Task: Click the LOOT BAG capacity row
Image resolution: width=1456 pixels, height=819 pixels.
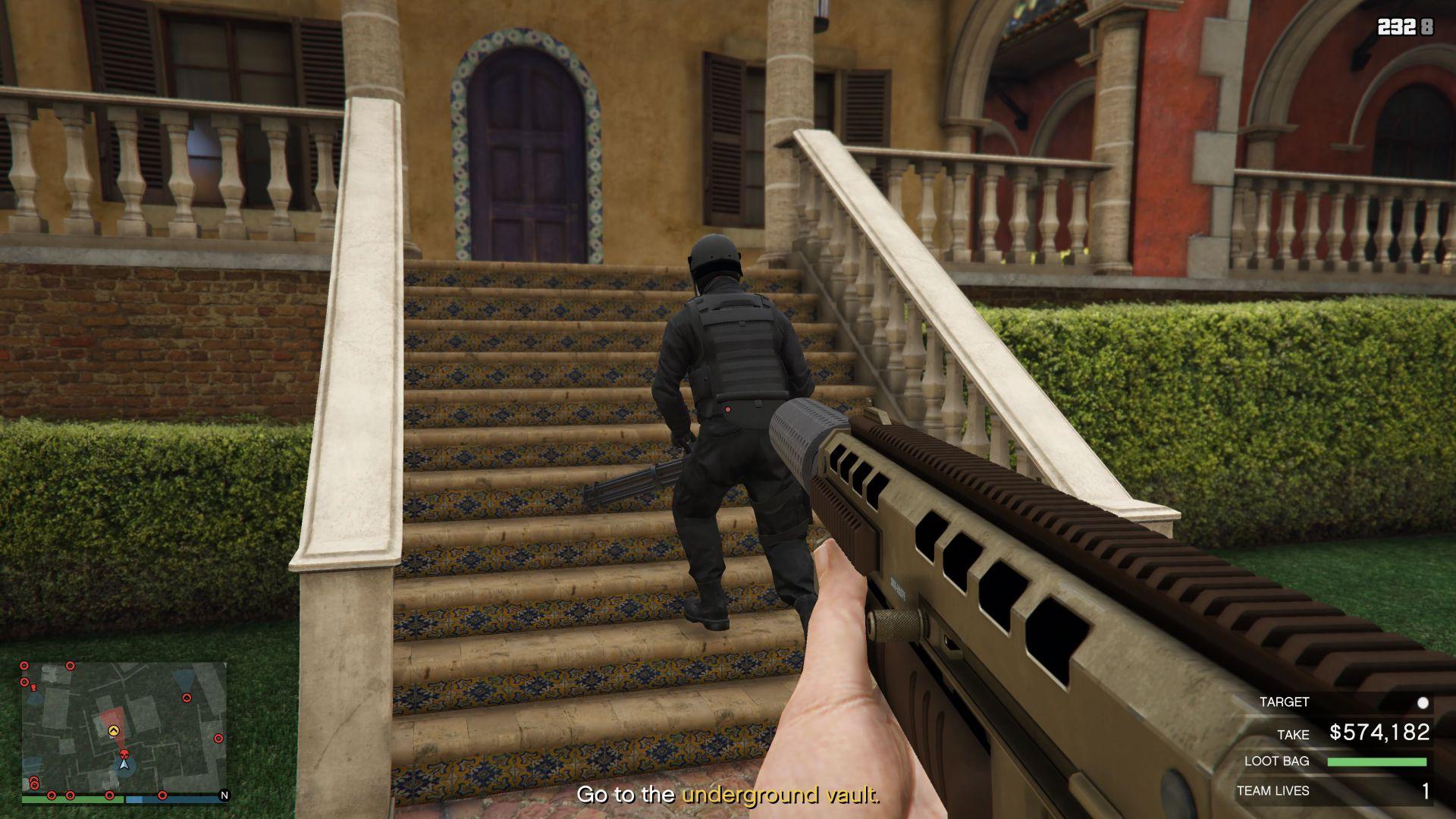Action: pos(1335,761)
